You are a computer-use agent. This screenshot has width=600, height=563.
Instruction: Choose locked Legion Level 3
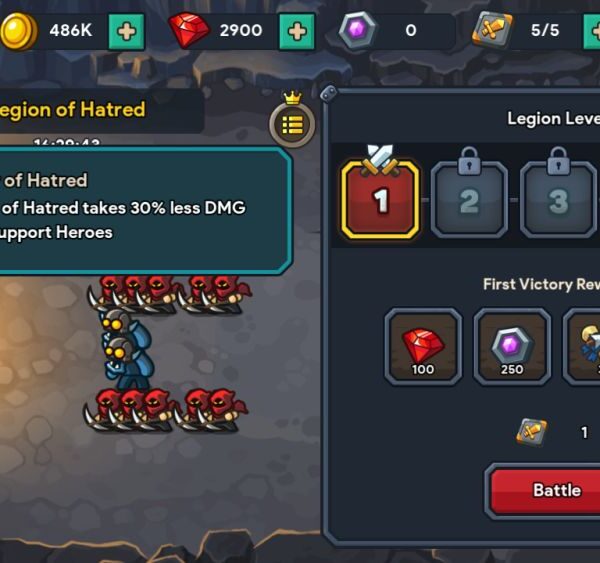(558, 199)
